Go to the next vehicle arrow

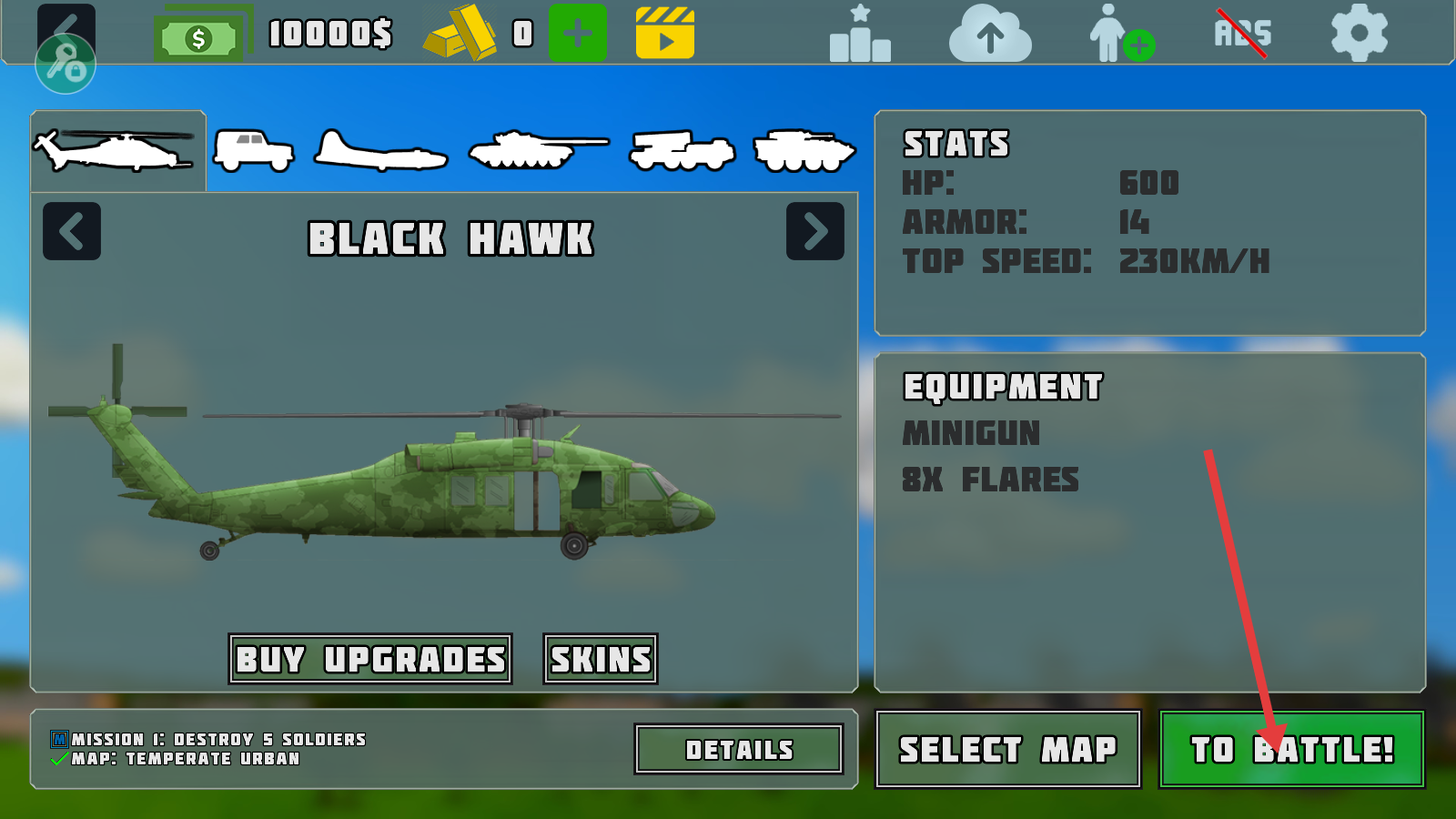point(814,231)
